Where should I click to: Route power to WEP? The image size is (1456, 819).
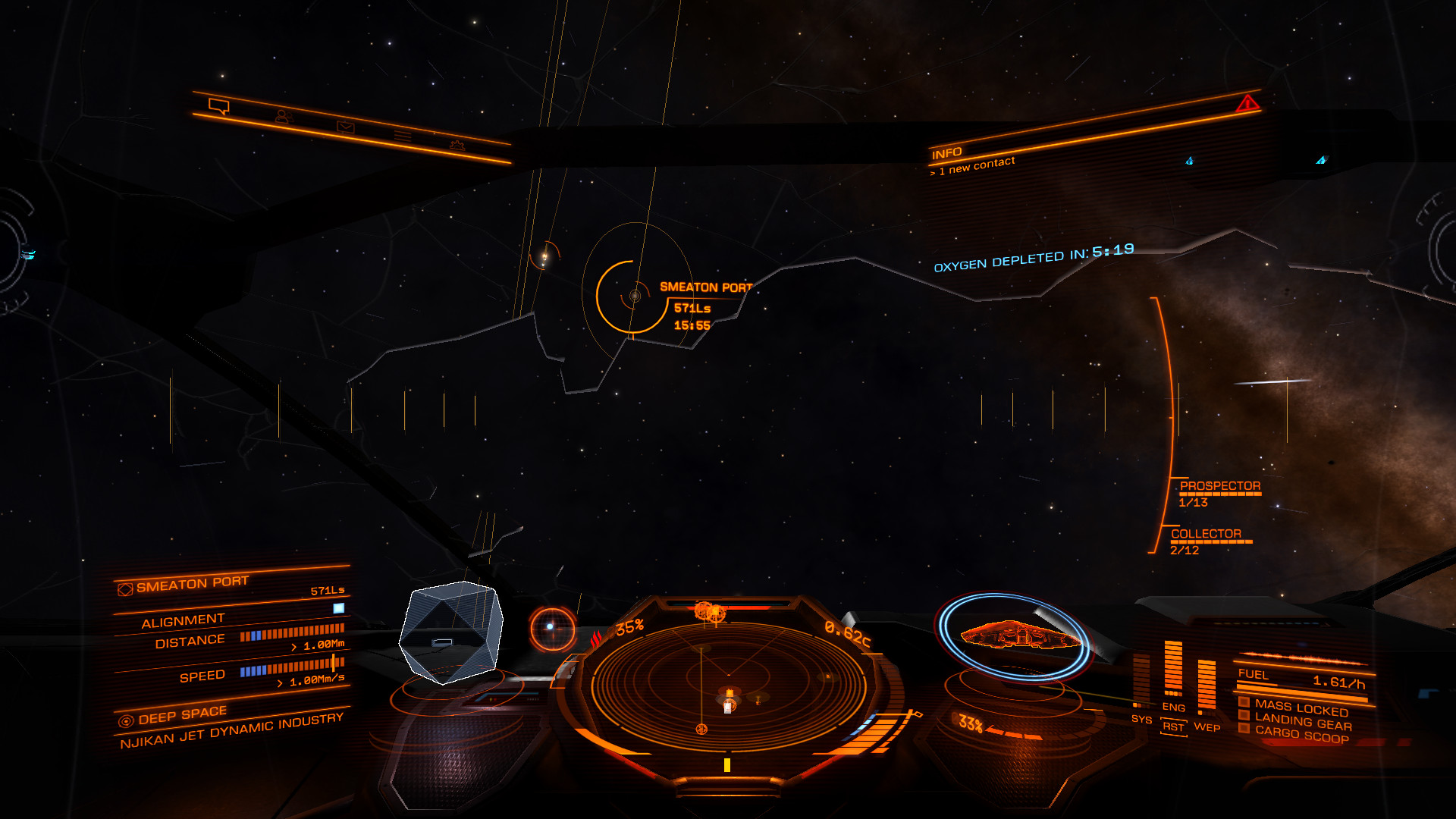coord(1207,727)
